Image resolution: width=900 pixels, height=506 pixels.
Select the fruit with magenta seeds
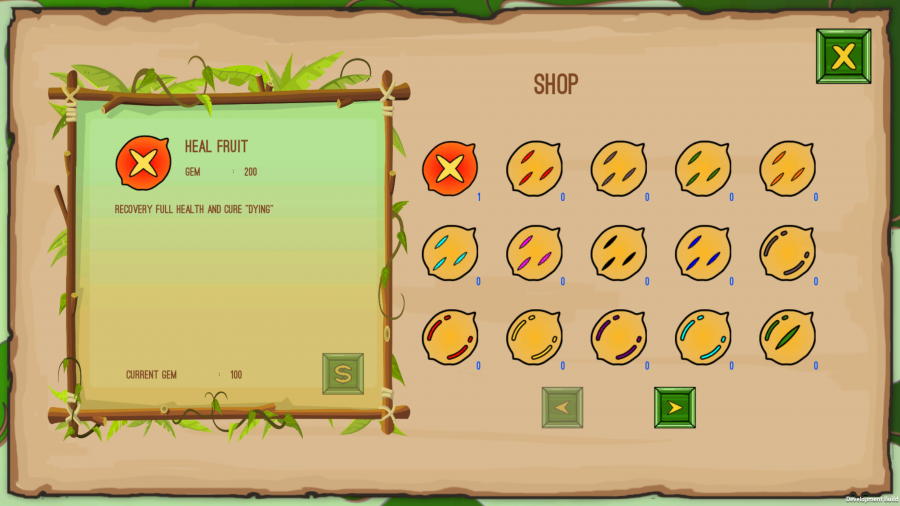[x=534, y=252]
